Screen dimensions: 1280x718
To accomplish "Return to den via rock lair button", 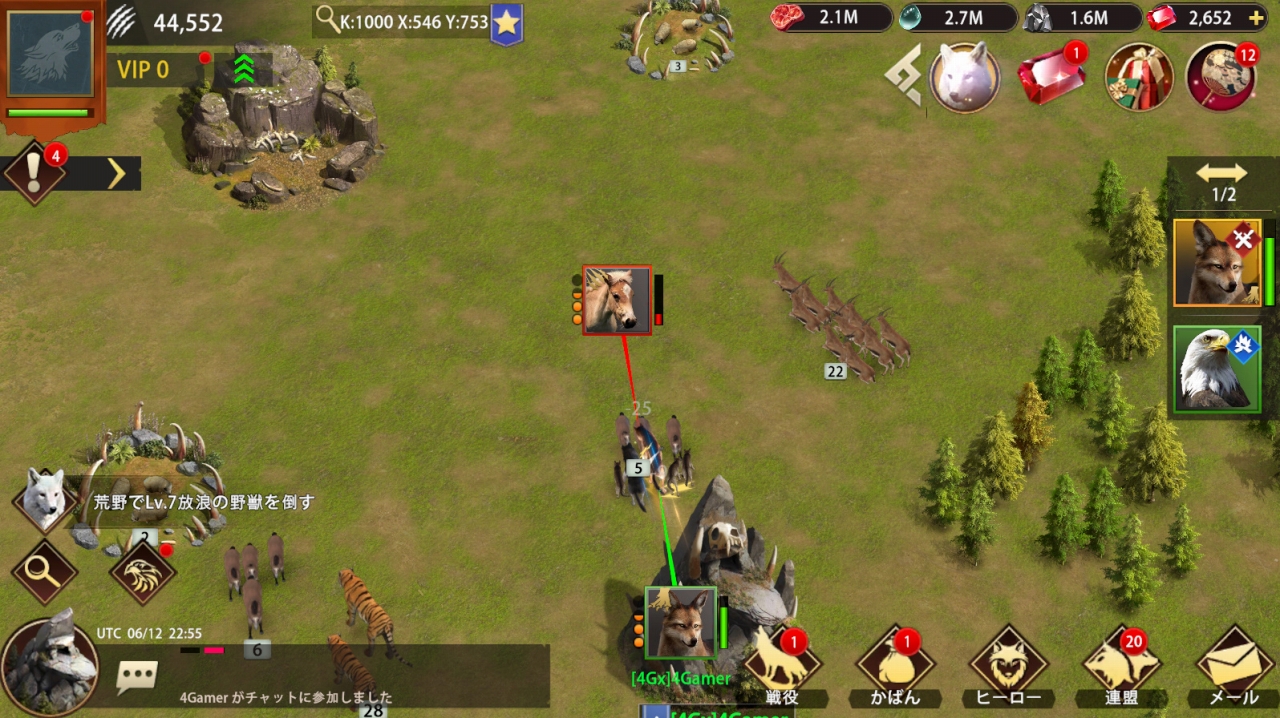I will [x=50, y=665].
